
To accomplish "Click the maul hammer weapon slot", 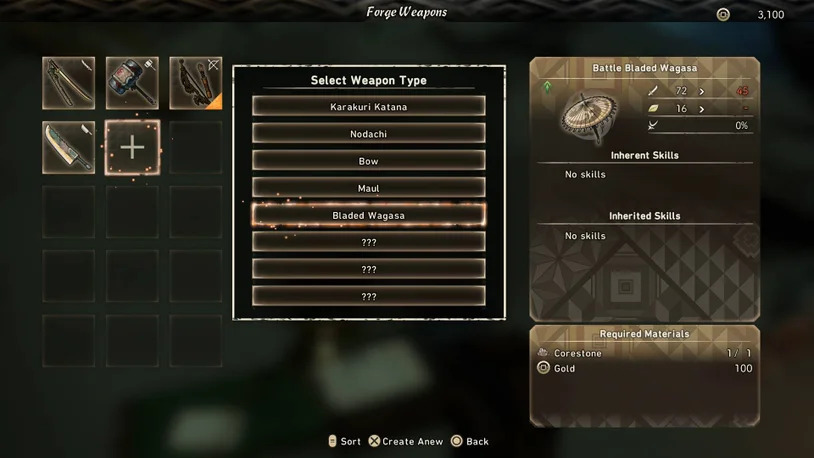I will (x=132, y=83).
